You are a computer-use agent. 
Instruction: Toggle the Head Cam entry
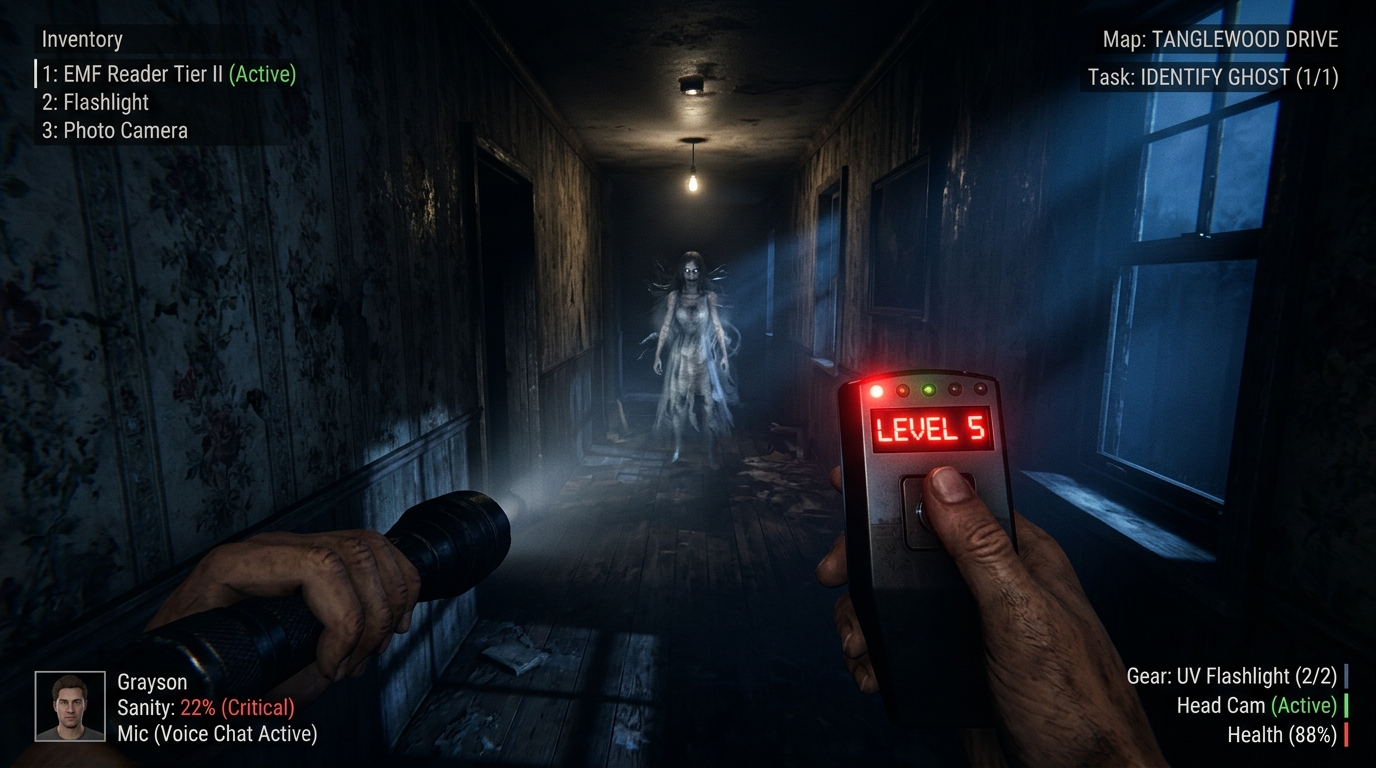pos(1256,705)
